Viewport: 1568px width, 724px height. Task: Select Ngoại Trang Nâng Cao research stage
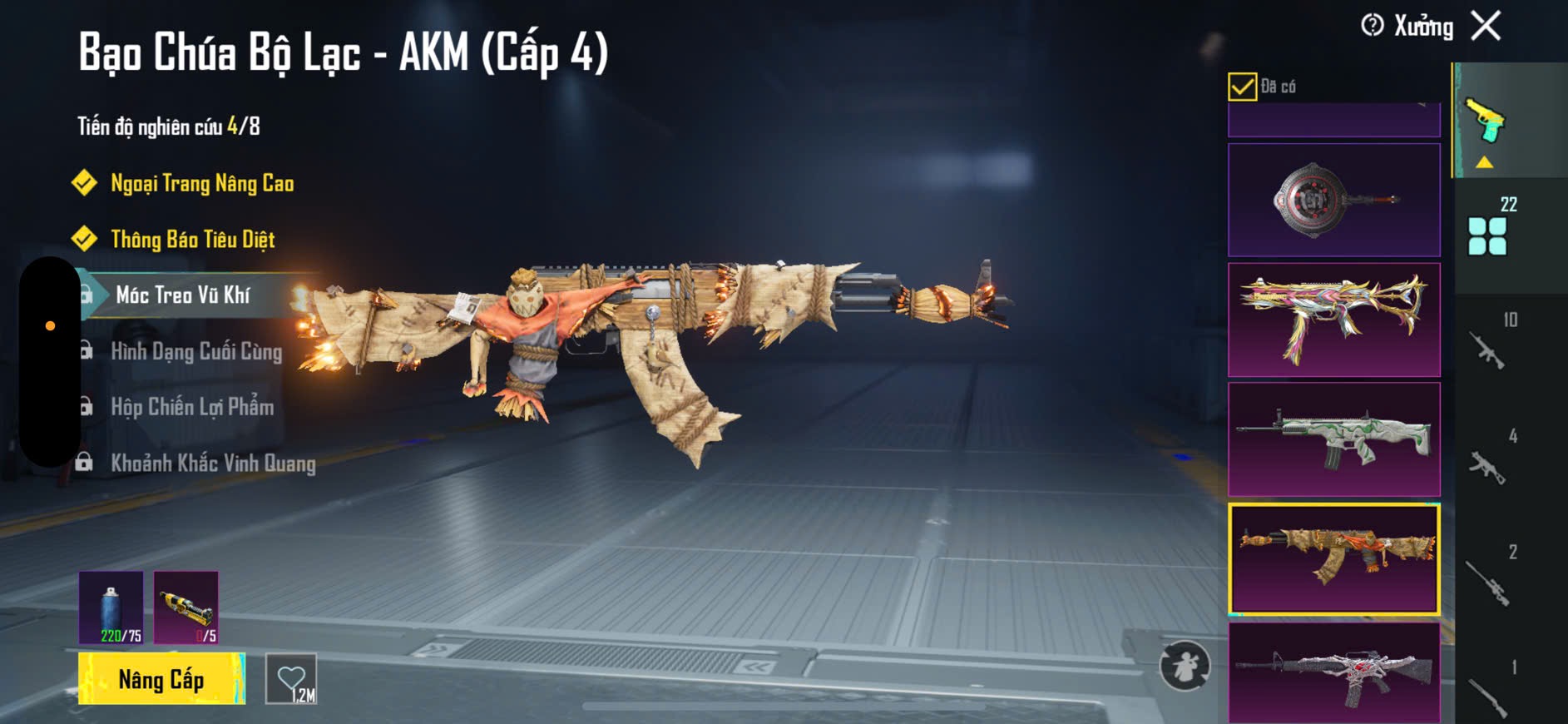[x=202, y=183]
